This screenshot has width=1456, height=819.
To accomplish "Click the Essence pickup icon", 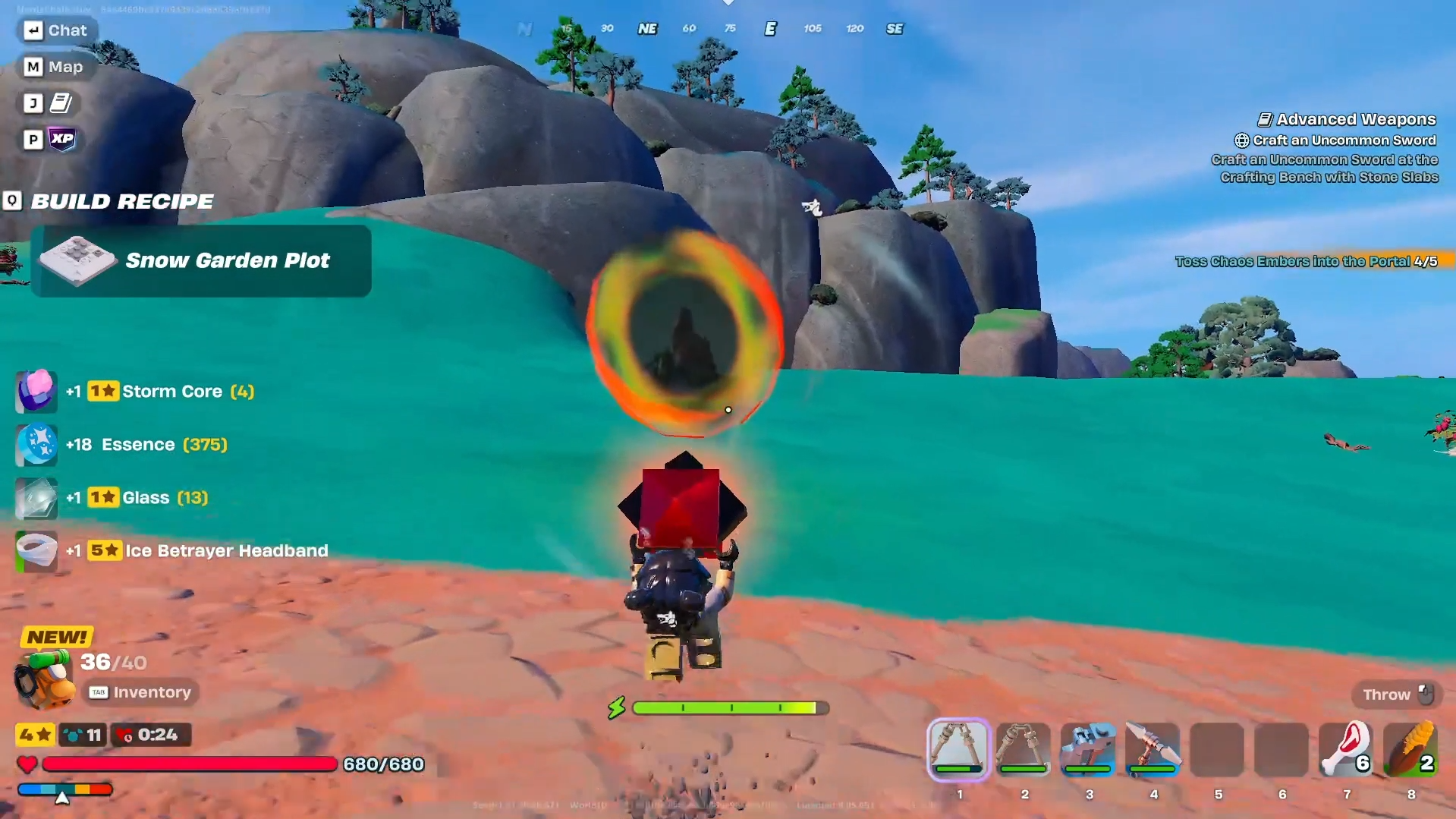I will pos(36,444).
